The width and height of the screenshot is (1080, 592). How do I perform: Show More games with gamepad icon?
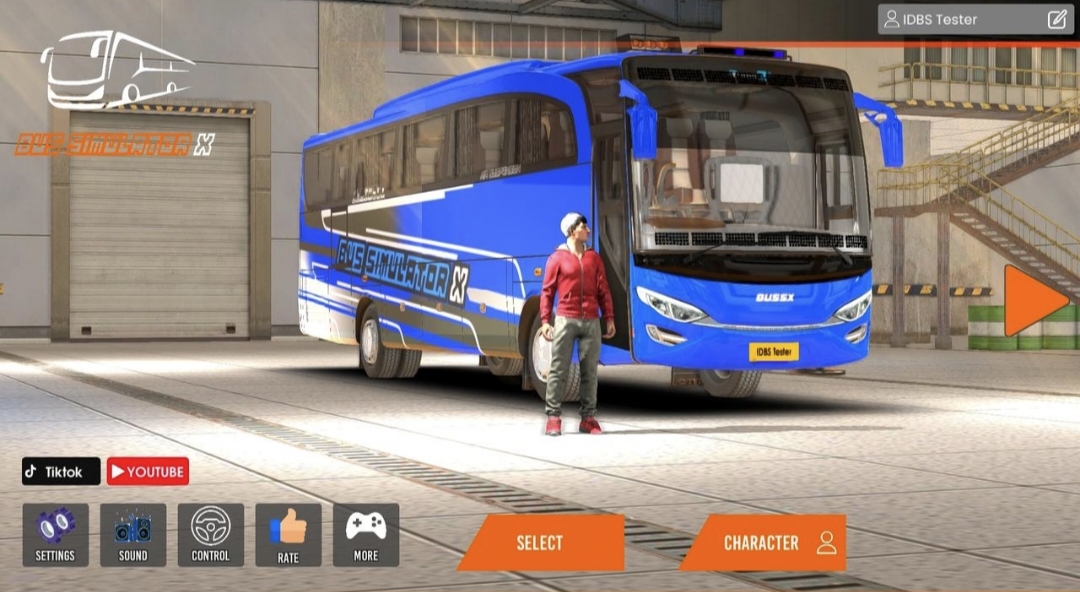[x=366, y=535]
